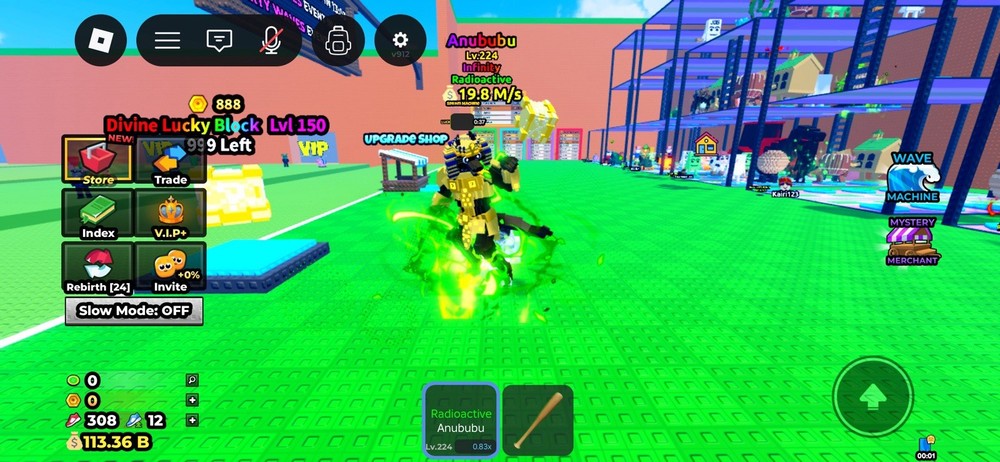Equip the baseball bat hotbar slot
Image resolution: width=1000 pixels, height=462 pixels.
537,420
